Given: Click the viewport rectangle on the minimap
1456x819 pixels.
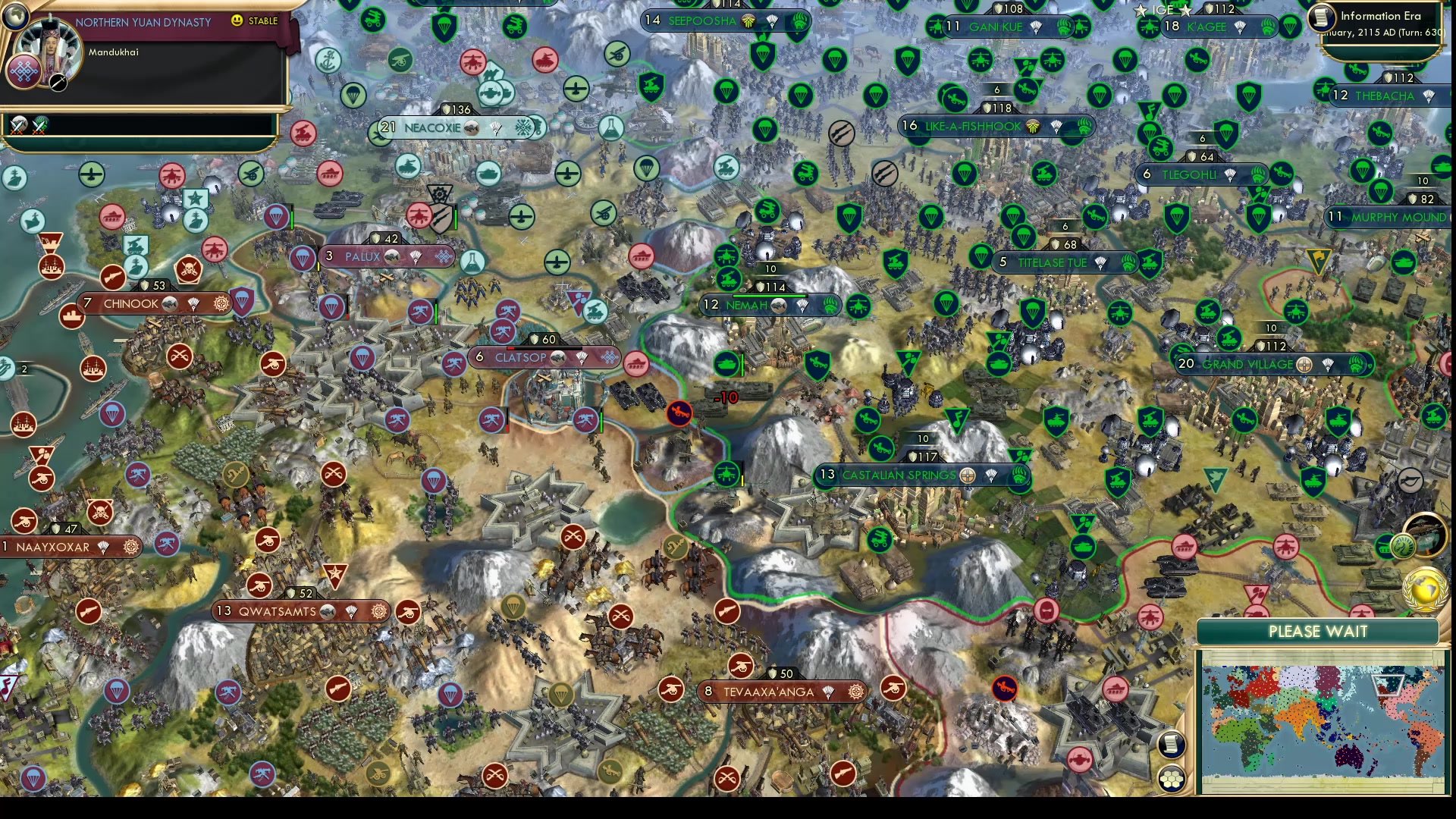Looking at the screenshot, I should pyautogui.click(x=1388, y=685).
